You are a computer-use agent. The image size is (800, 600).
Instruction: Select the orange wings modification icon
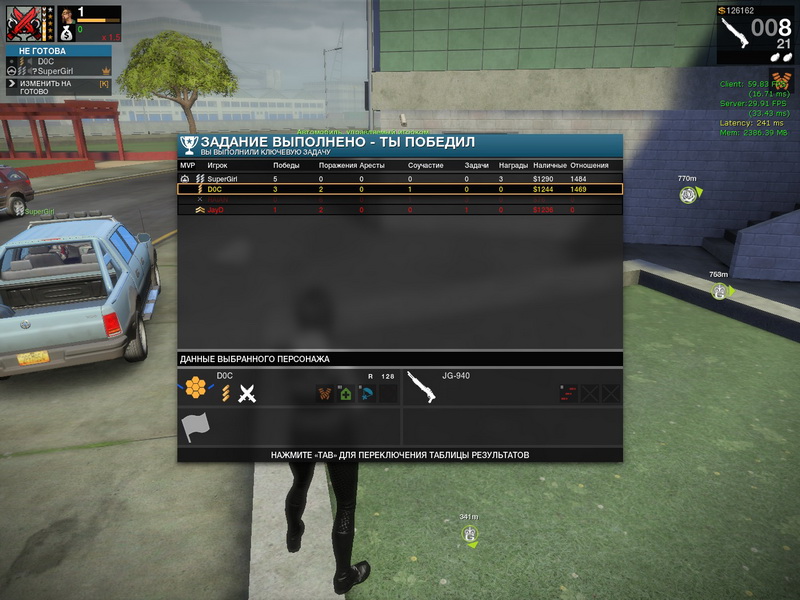[325, 394]
